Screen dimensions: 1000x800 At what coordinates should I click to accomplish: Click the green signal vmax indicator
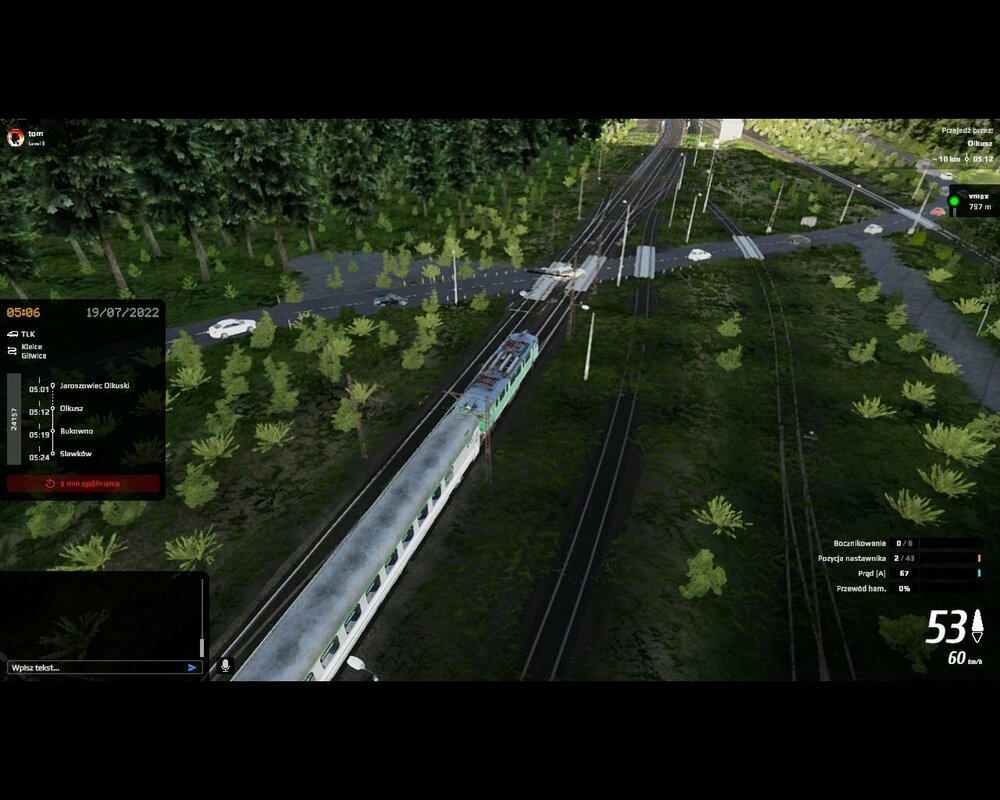[x=954, y=201]
